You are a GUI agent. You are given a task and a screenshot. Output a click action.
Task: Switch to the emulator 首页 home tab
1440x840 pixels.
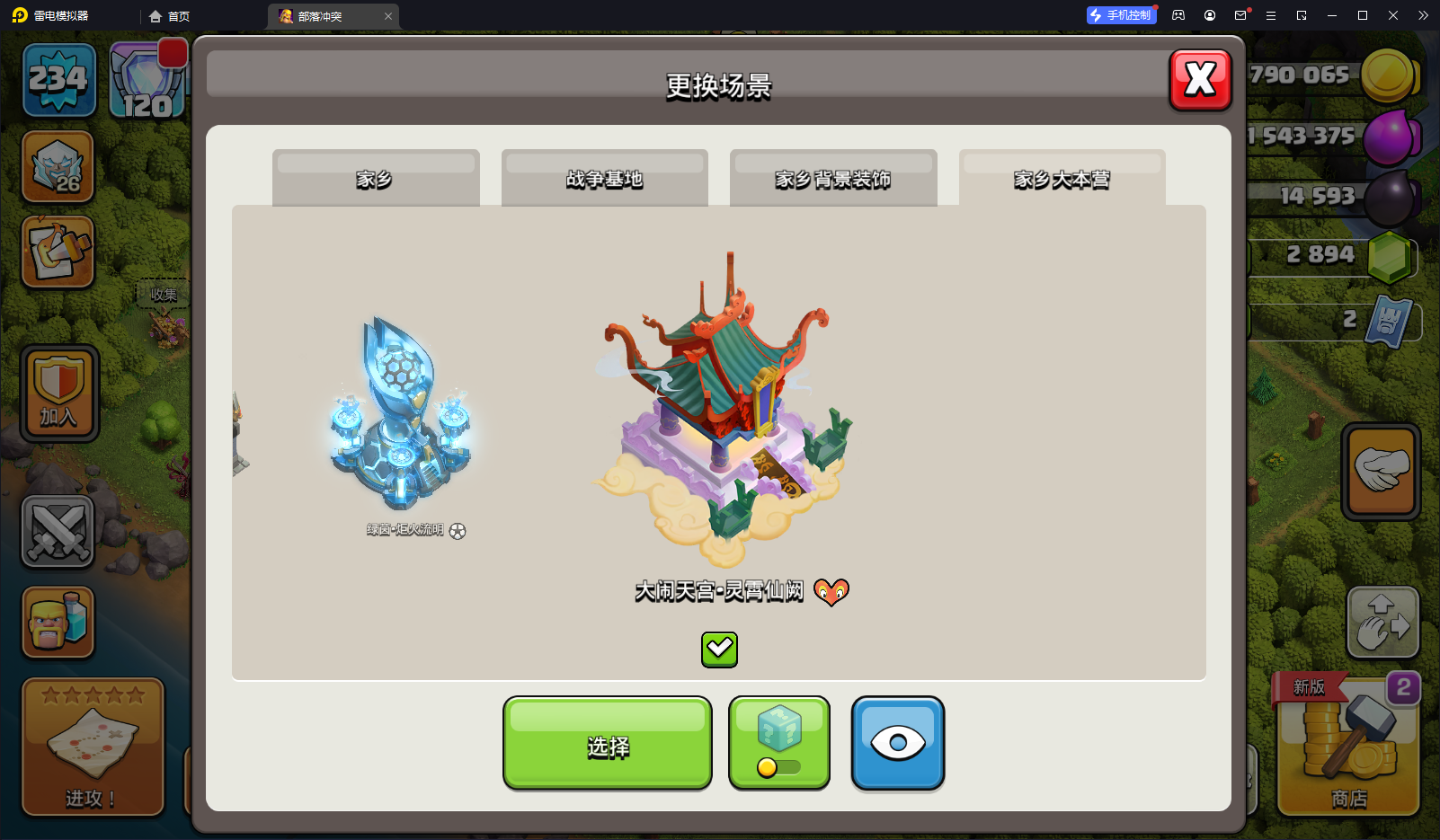pos(170,16)
